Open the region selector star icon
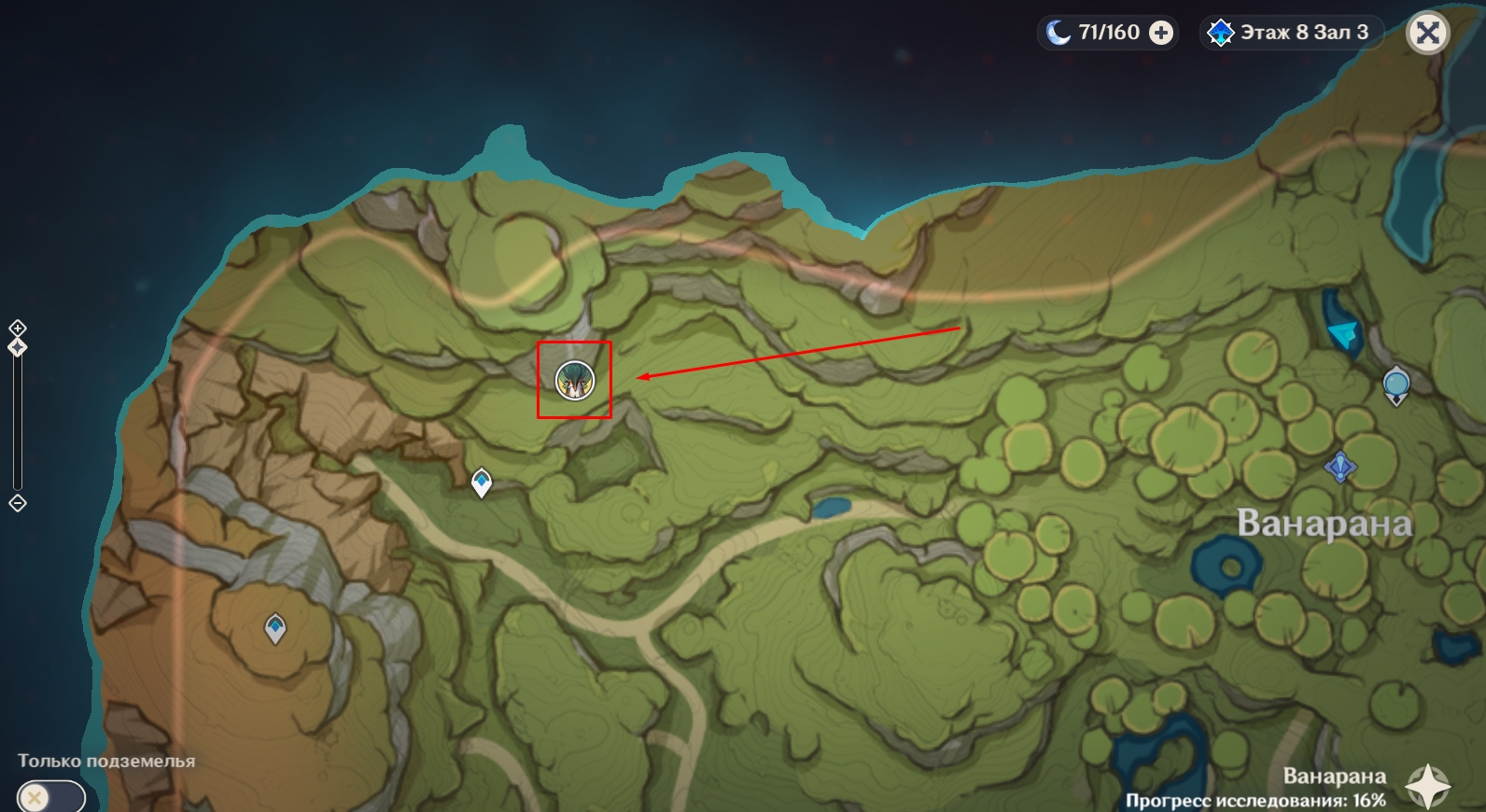The image size is (1486, 812). [1427, 787]
